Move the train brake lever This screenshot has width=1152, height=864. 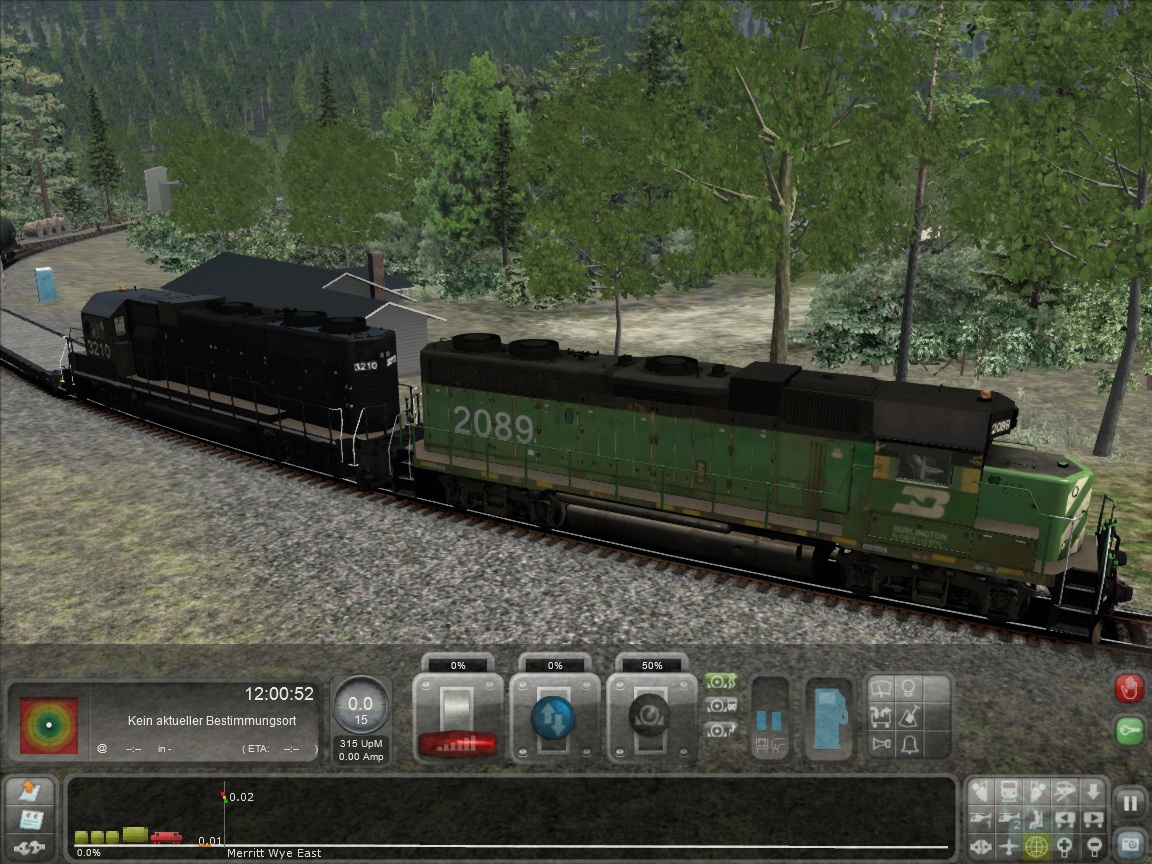click(x=651, y=718)
